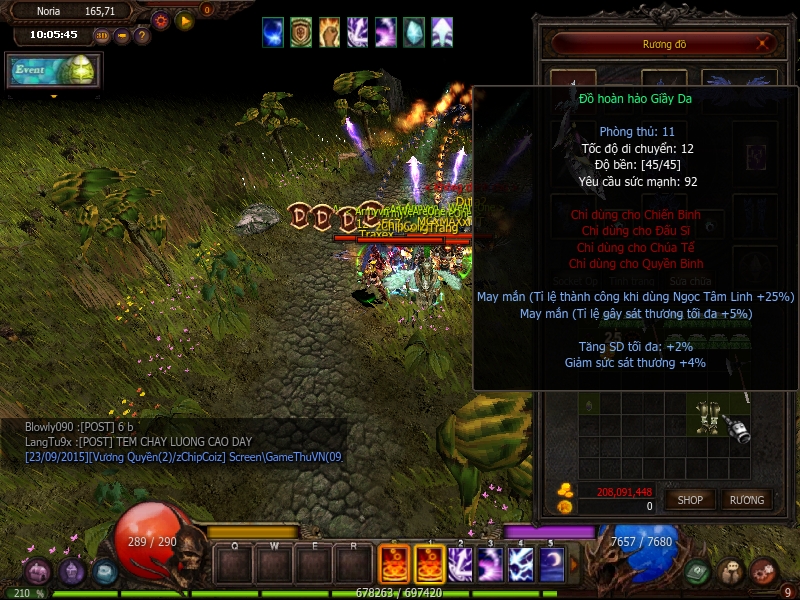Select the empty Q potion slot

click(x=234, y=565)
